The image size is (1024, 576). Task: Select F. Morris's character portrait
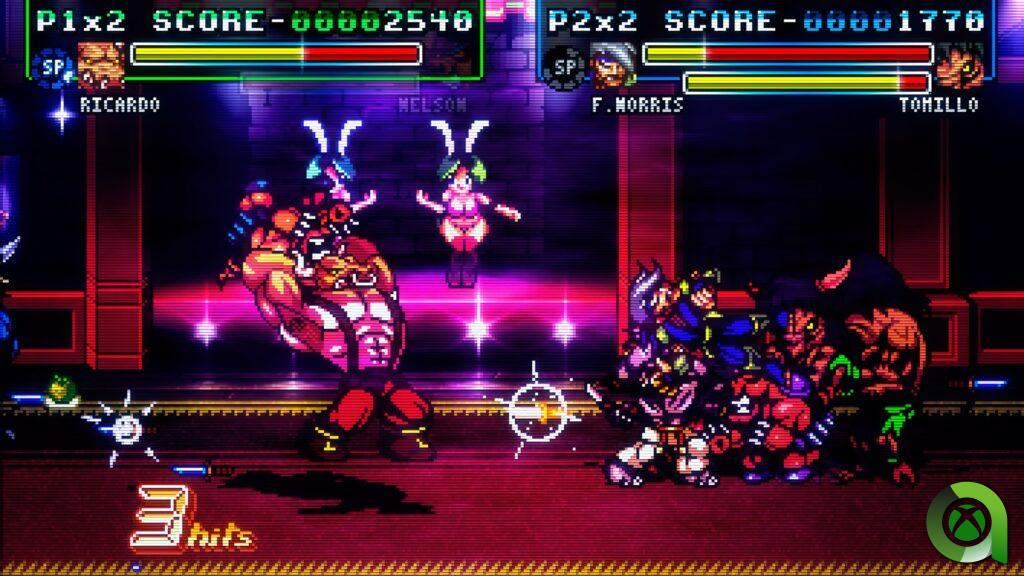tap(612, 66)
